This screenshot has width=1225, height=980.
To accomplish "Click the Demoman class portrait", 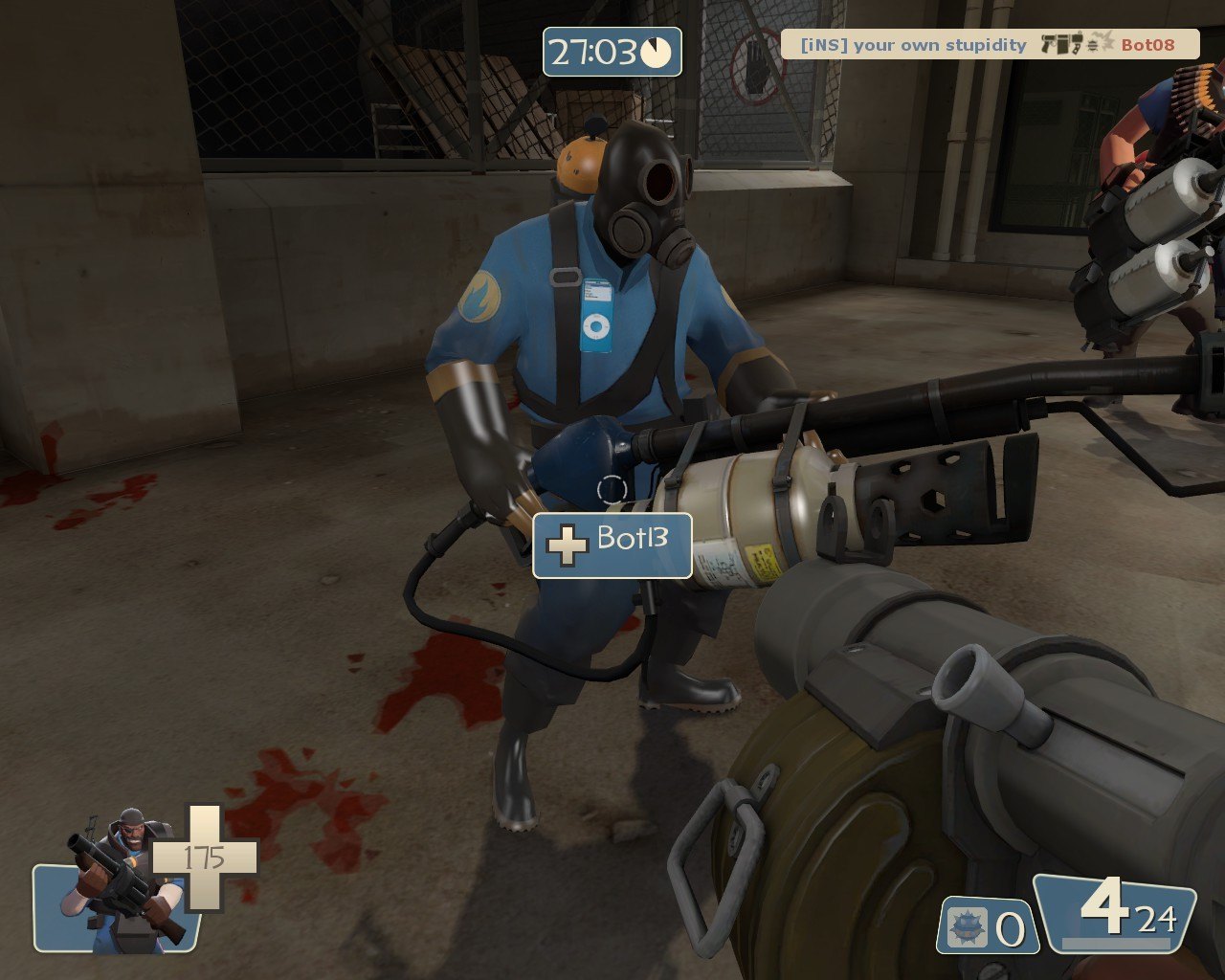I will click(x=122, y=885).
